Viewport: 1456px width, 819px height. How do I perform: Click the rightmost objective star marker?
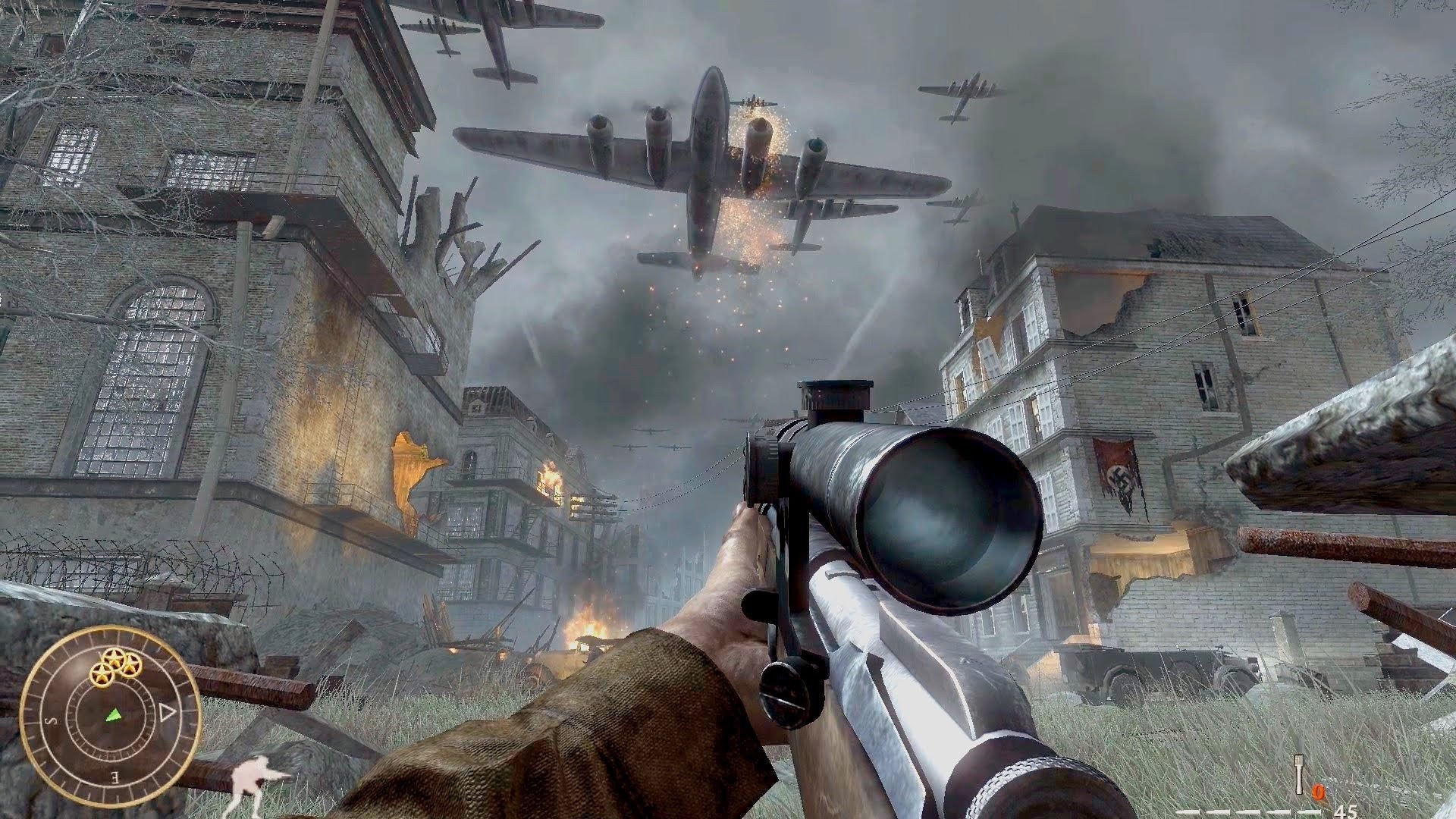pos(131,666)
